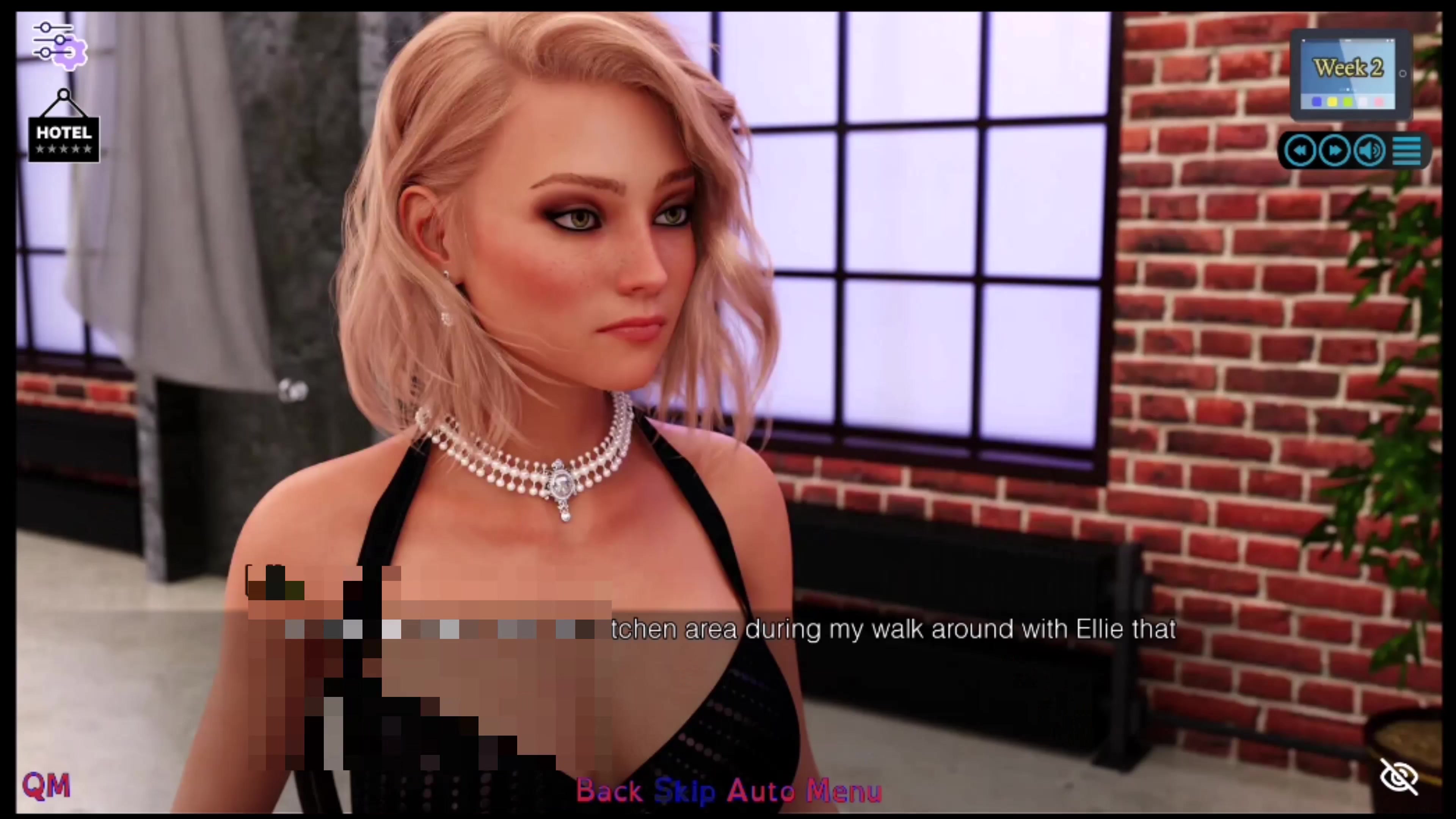Open the Week 2 tablet calendar
This screenshot has height=819, width=1456.
pyautogui.click(x=1348, y=68)
